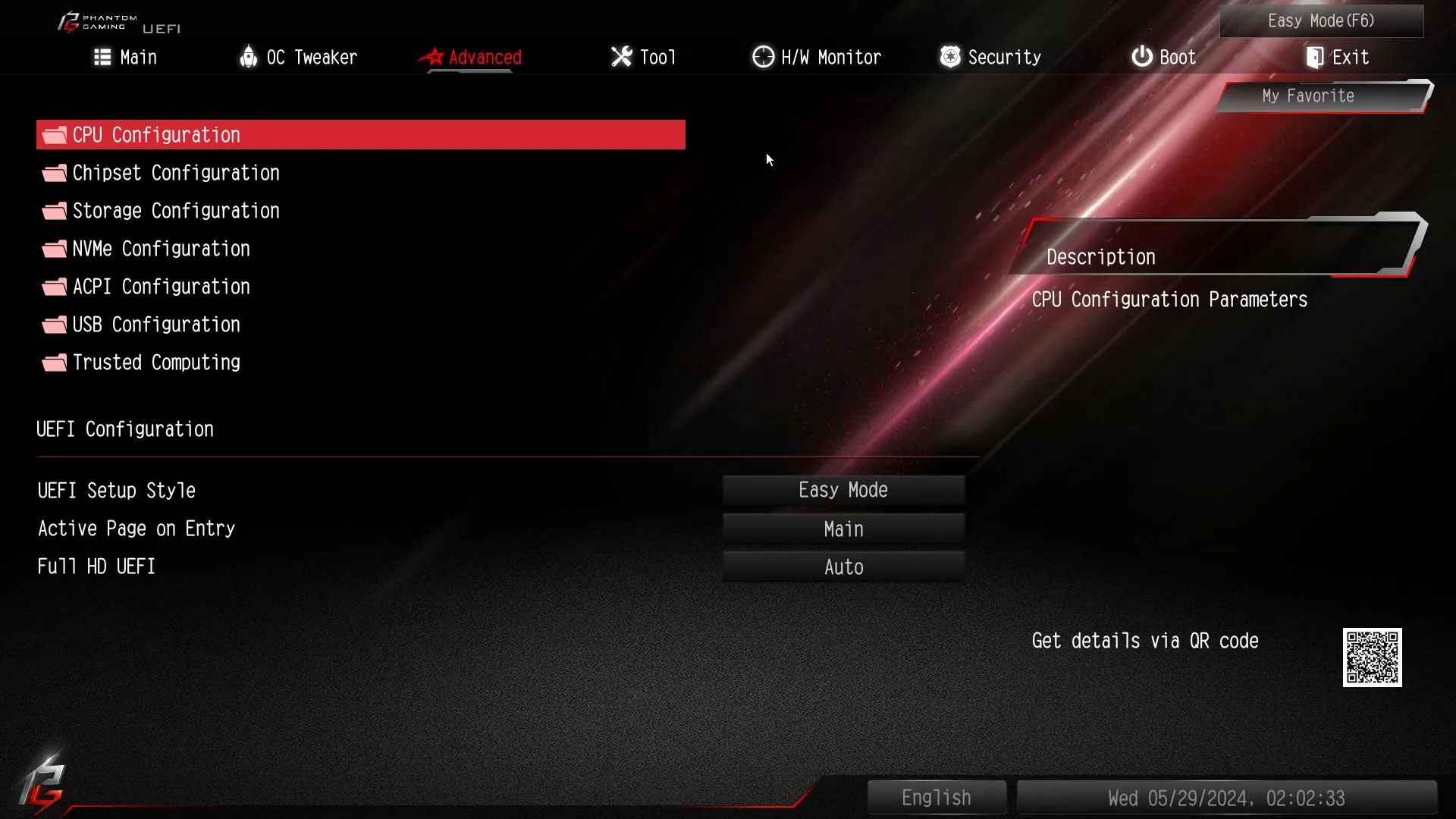Change Active Page on Entry selection
This screenshot has width=1456, height=819.
tap(843, 529)
